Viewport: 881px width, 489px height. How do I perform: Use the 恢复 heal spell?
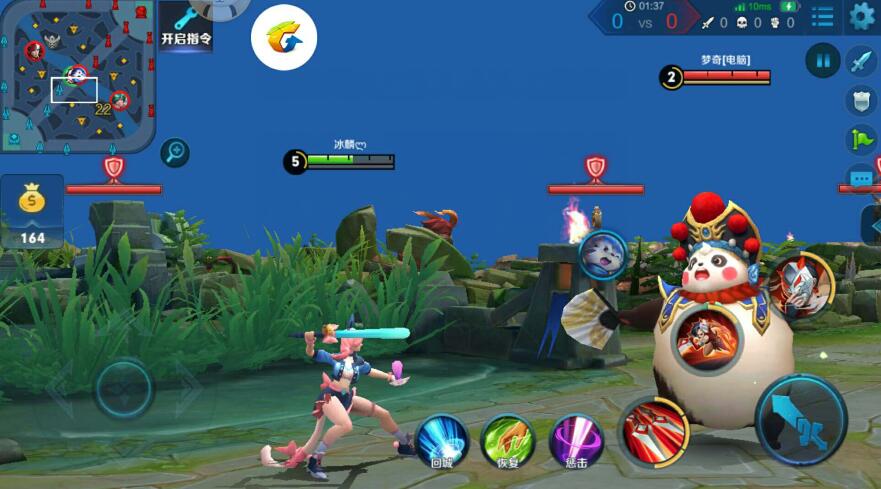(x=508, y=440)
